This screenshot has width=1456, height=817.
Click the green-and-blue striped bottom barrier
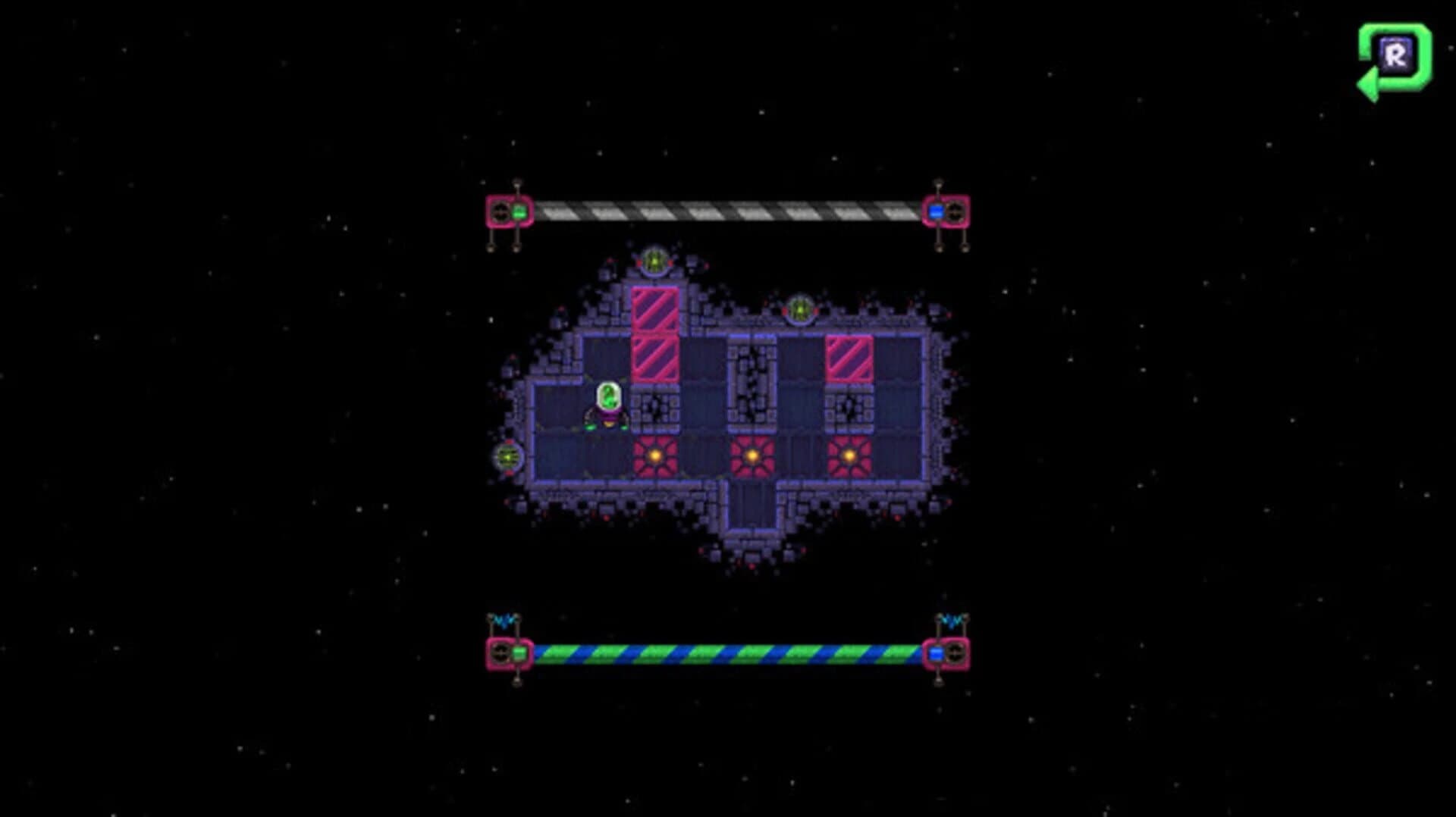(728, 650)
